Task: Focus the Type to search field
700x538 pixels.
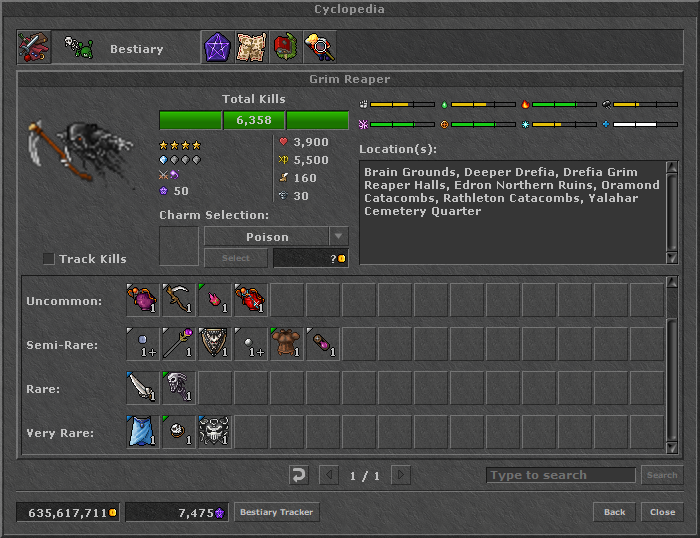Action: tap(560, 475)
